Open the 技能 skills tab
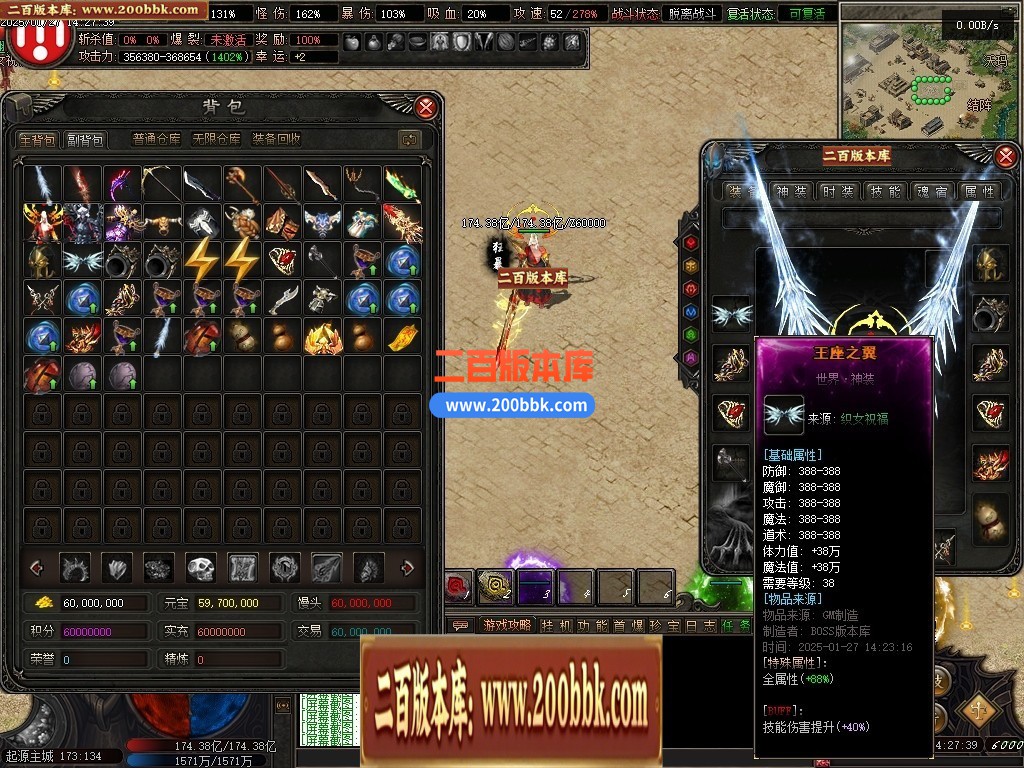 tap(885, 191)
